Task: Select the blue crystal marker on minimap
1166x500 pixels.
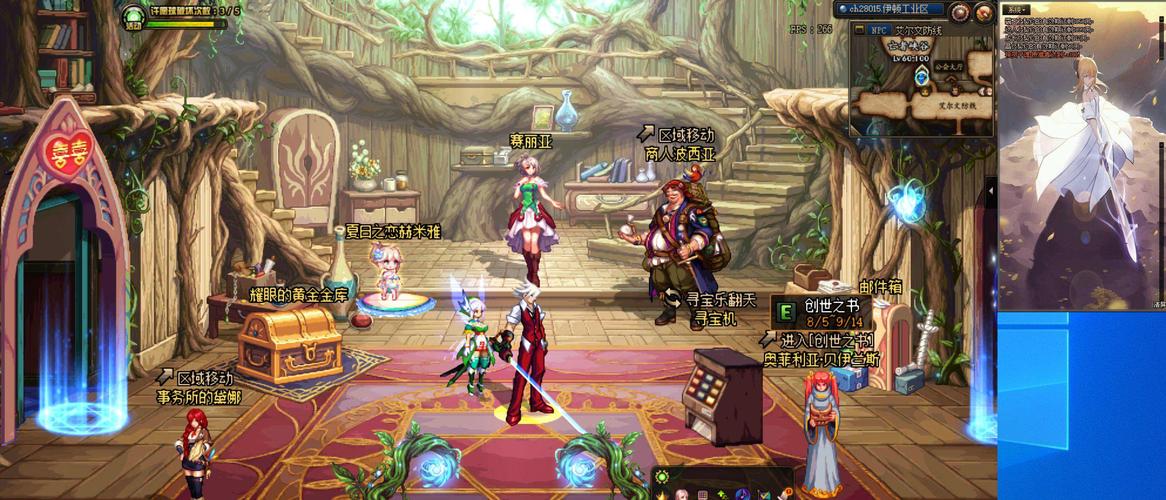Action: (x=922, y=78)
